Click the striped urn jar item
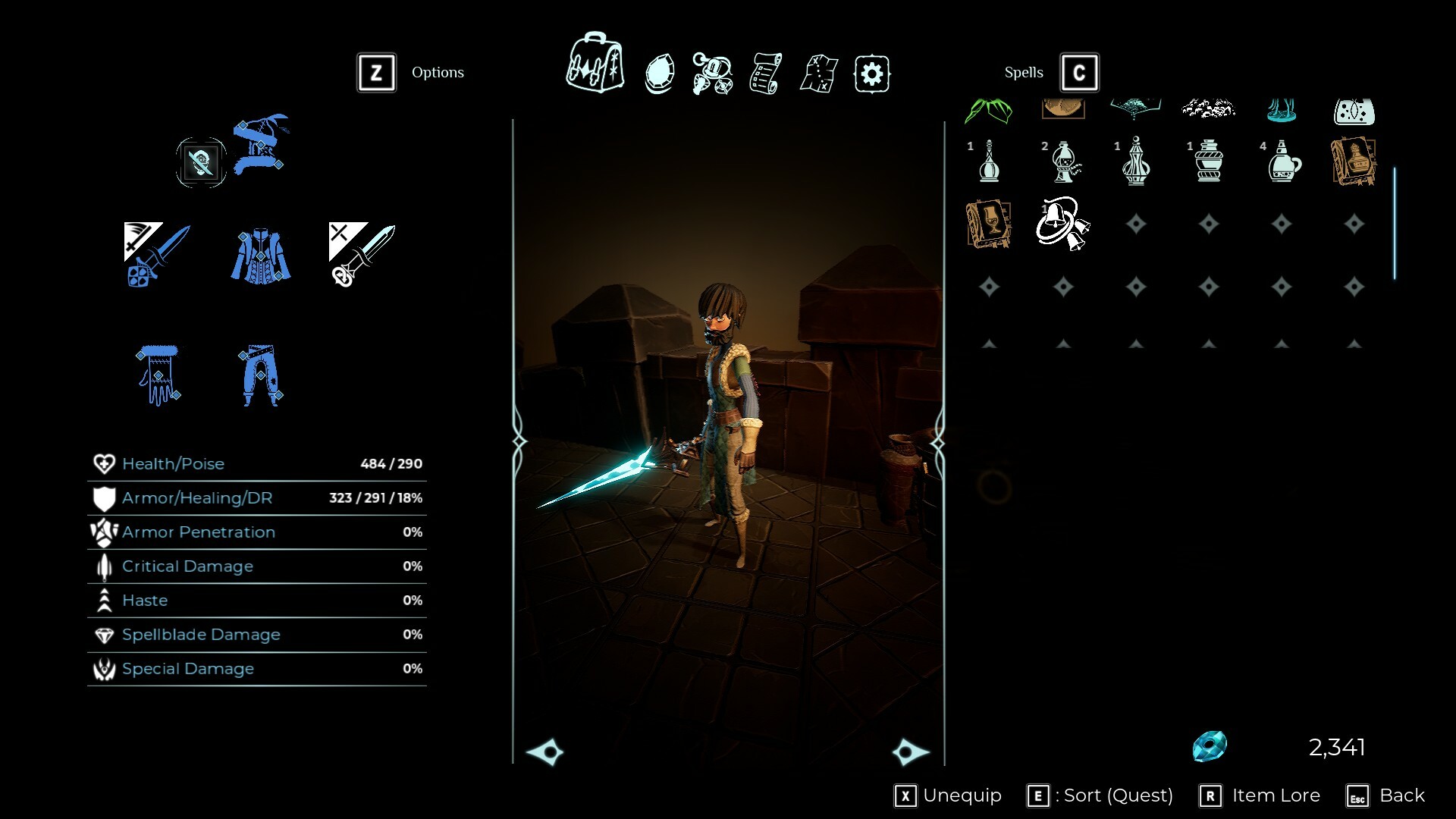 (1210, 162)
